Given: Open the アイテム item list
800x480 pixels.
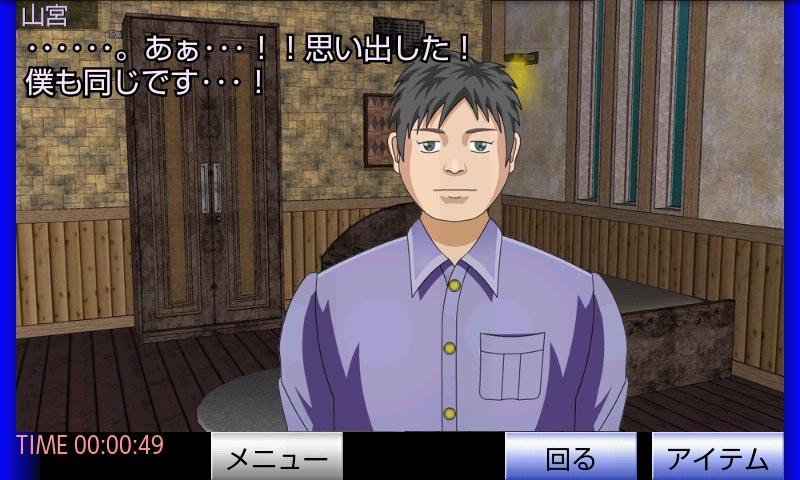Looking at the screenshot, I should pos(717,458).
